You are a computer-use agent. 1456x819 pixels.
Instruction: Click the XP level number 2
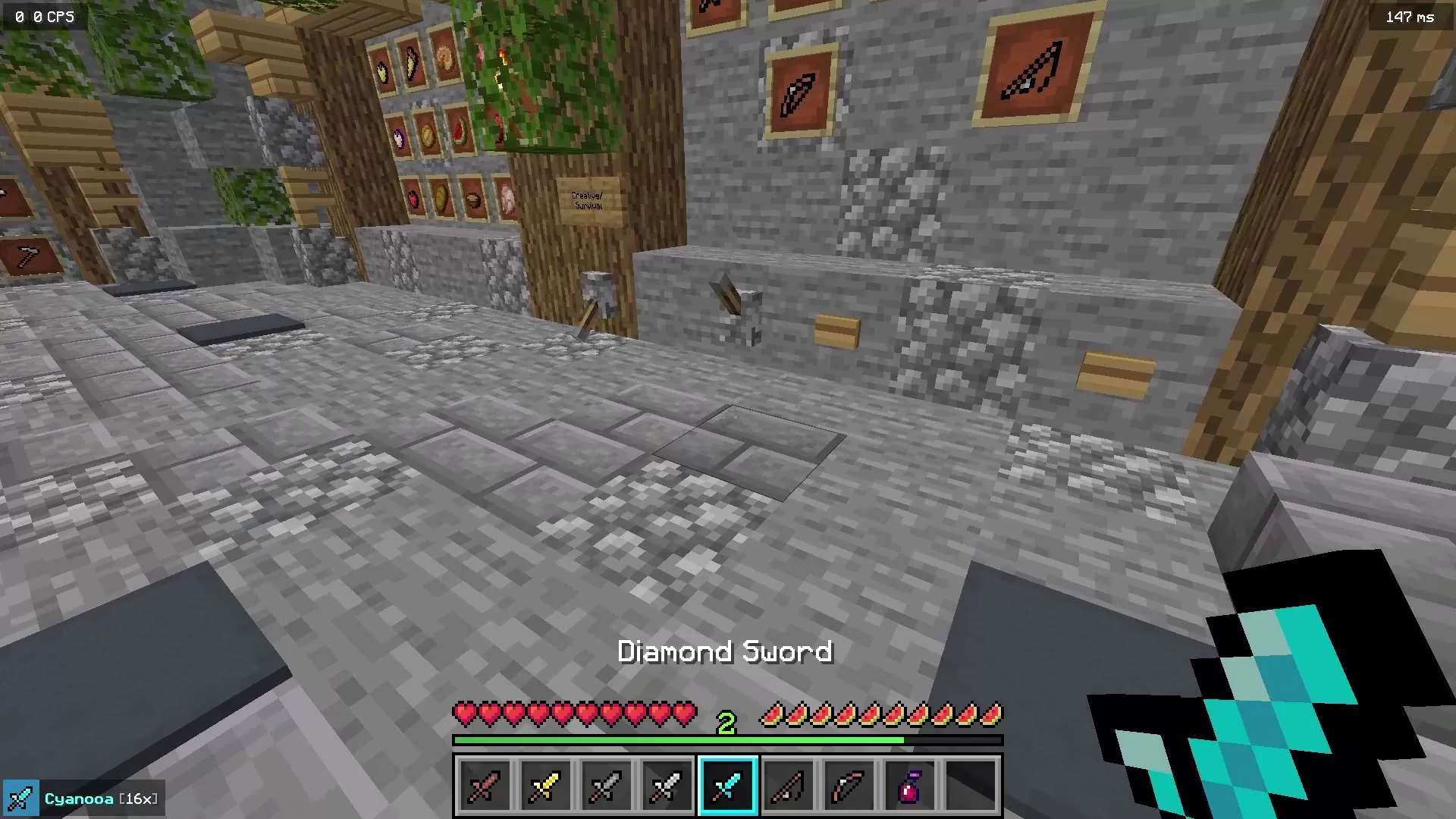(726, 721)
